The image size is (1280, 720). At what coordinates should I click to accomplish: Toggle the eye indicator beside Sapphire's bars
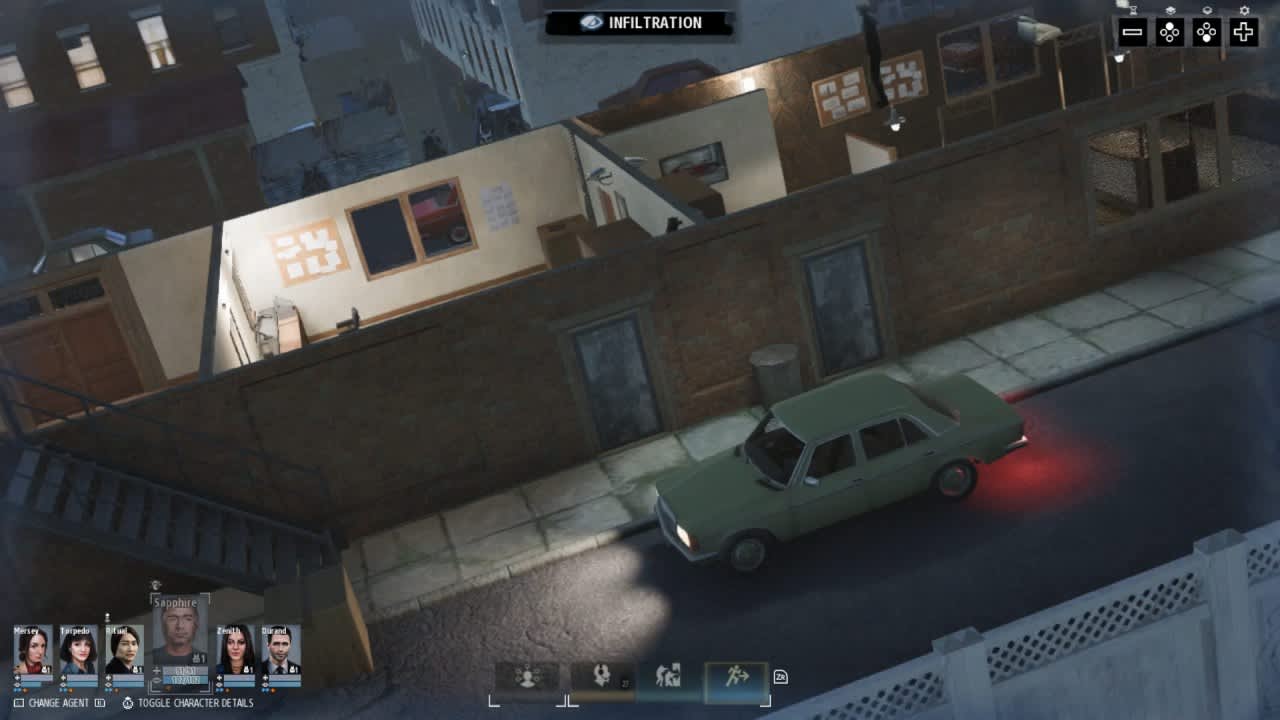(x=156, y=680)
